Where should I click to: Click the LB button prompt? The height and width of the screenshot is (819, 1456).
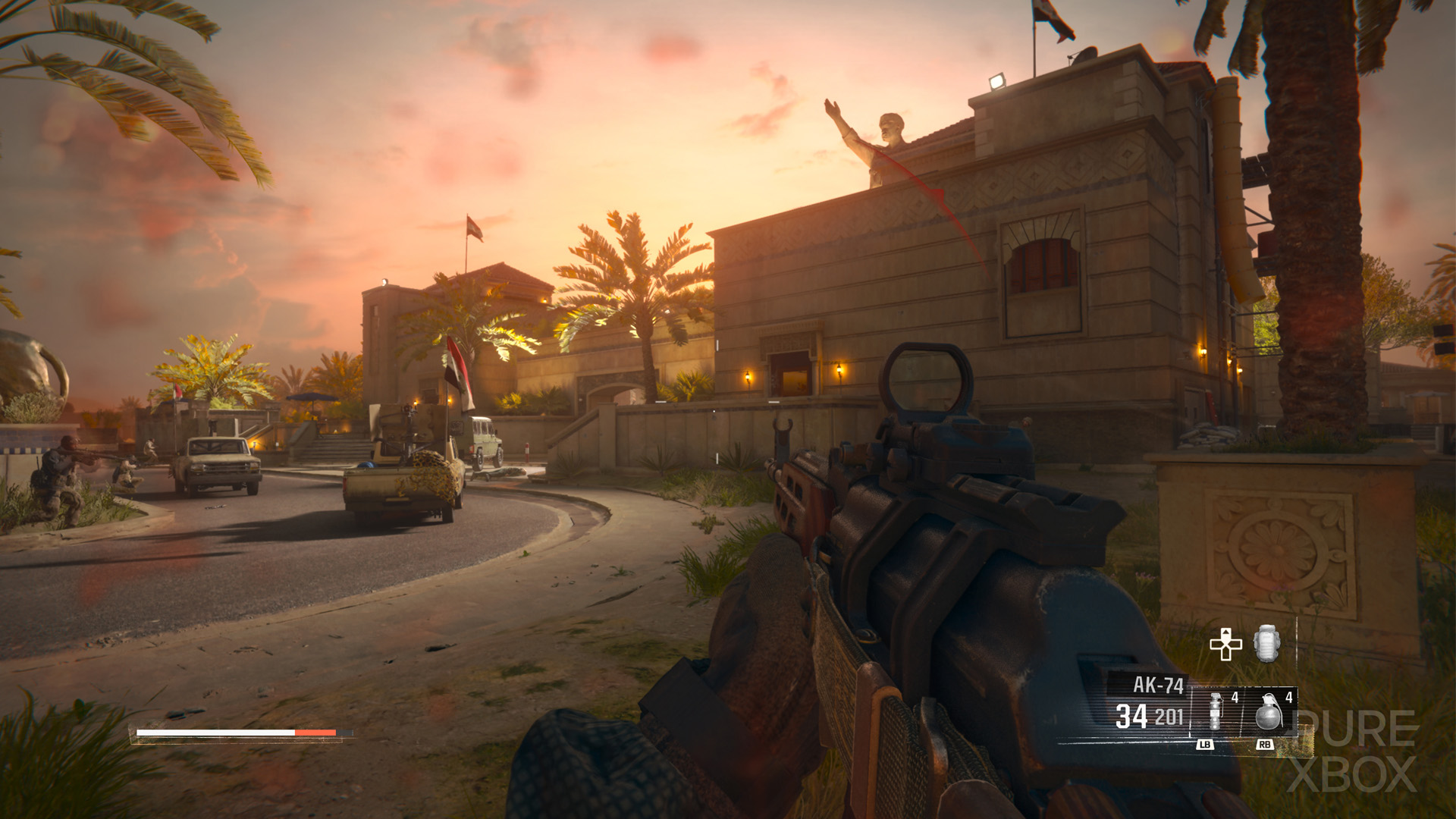pos(1206,745)
